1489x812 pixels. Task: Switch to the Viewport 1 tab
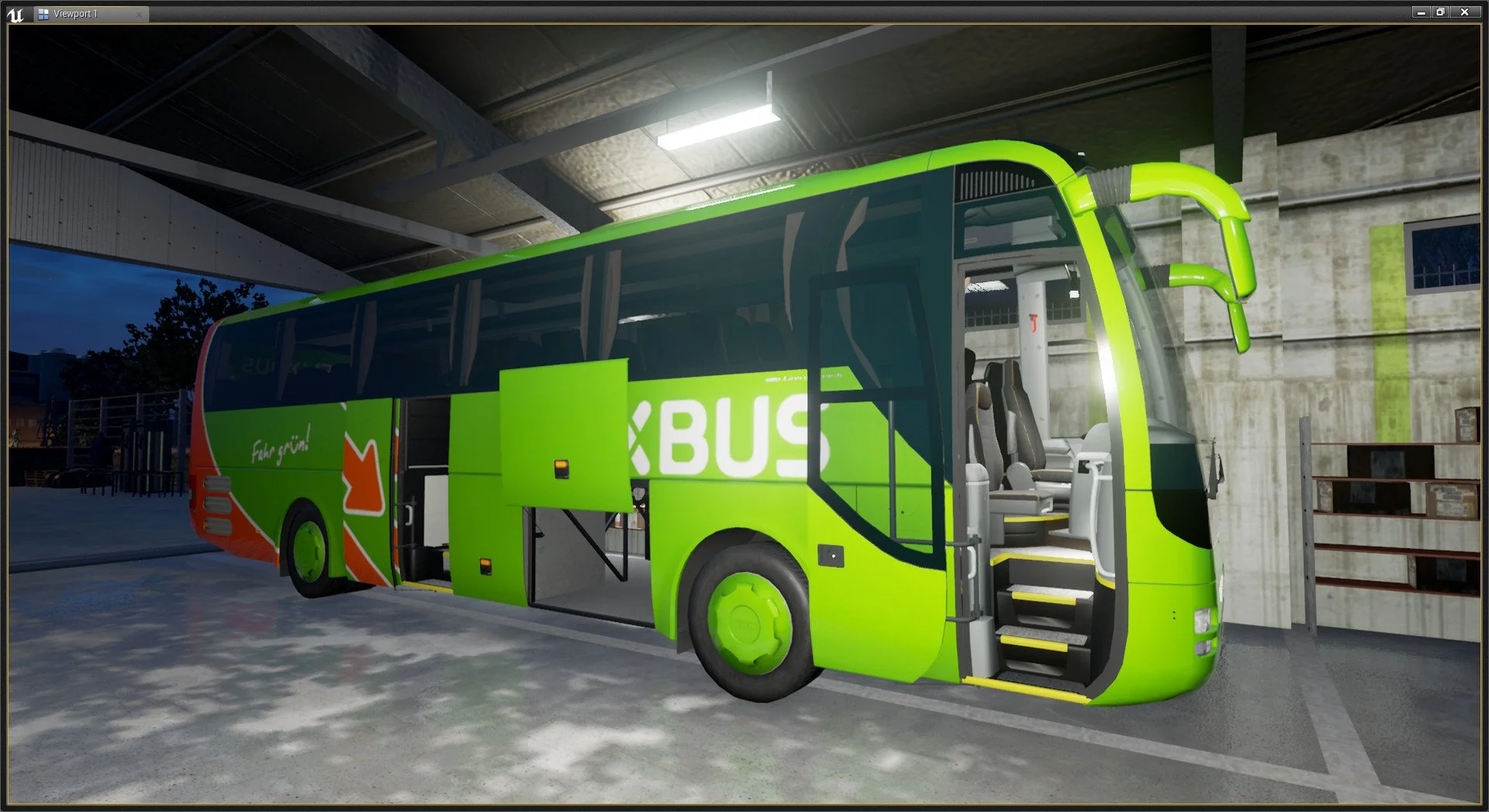click(74, 14)
